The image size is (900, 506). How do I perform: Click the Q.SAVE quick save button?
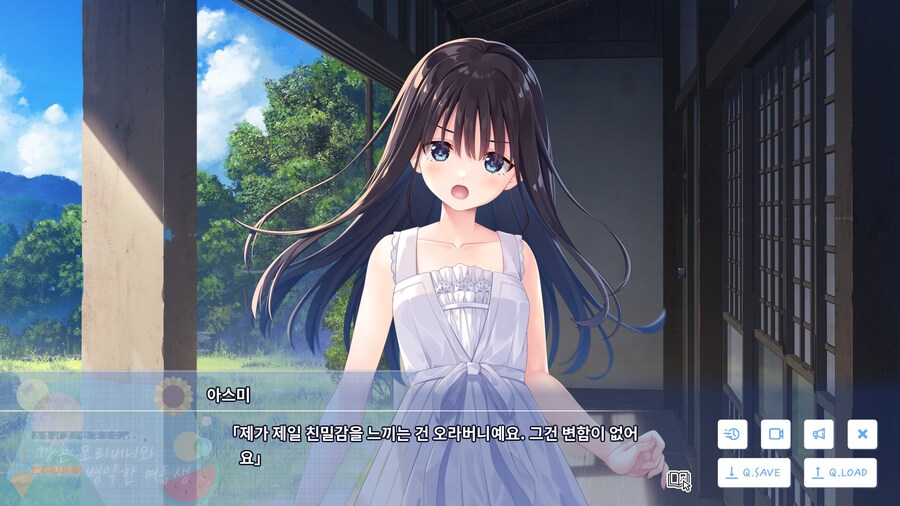(753, 473)
